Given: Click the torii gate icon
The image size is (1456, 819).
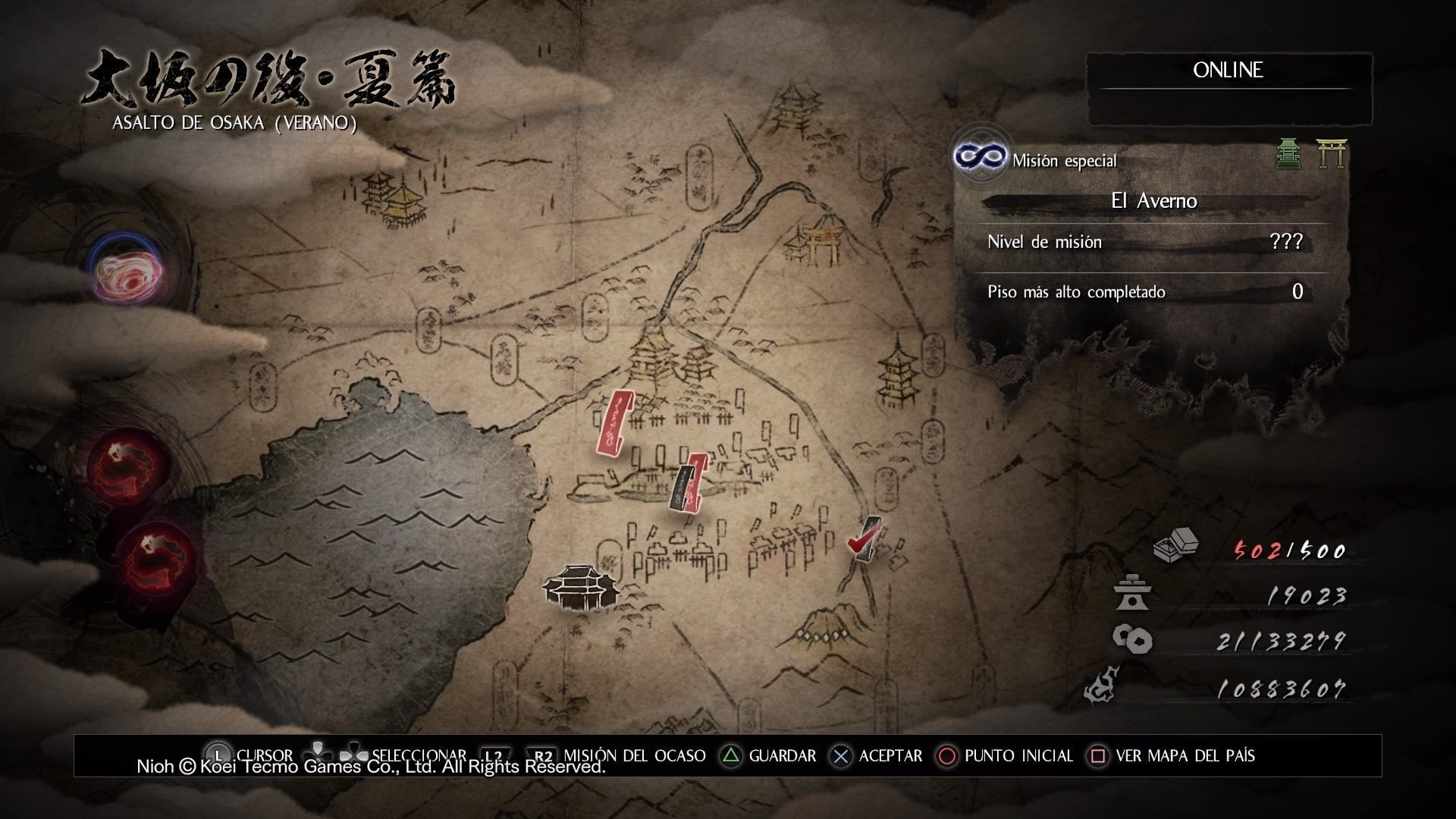Looking at the screenshot, I should (1331, 153).
